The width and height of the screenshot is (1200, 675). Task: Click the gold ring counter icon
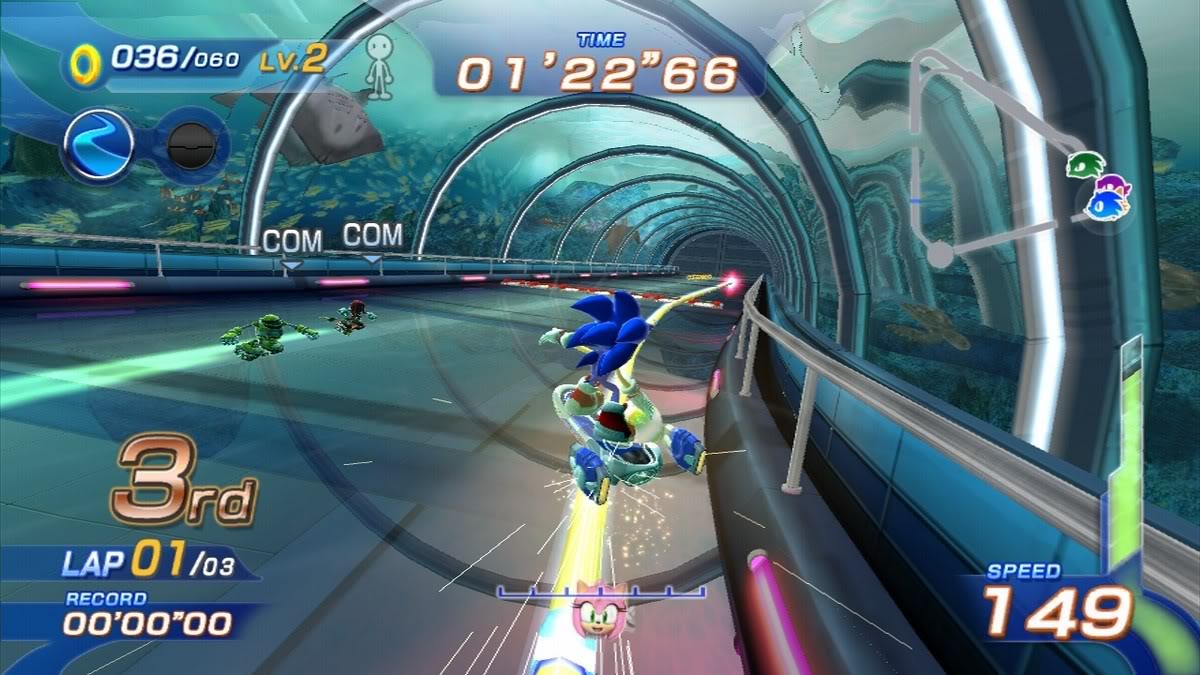pos(84,65)
